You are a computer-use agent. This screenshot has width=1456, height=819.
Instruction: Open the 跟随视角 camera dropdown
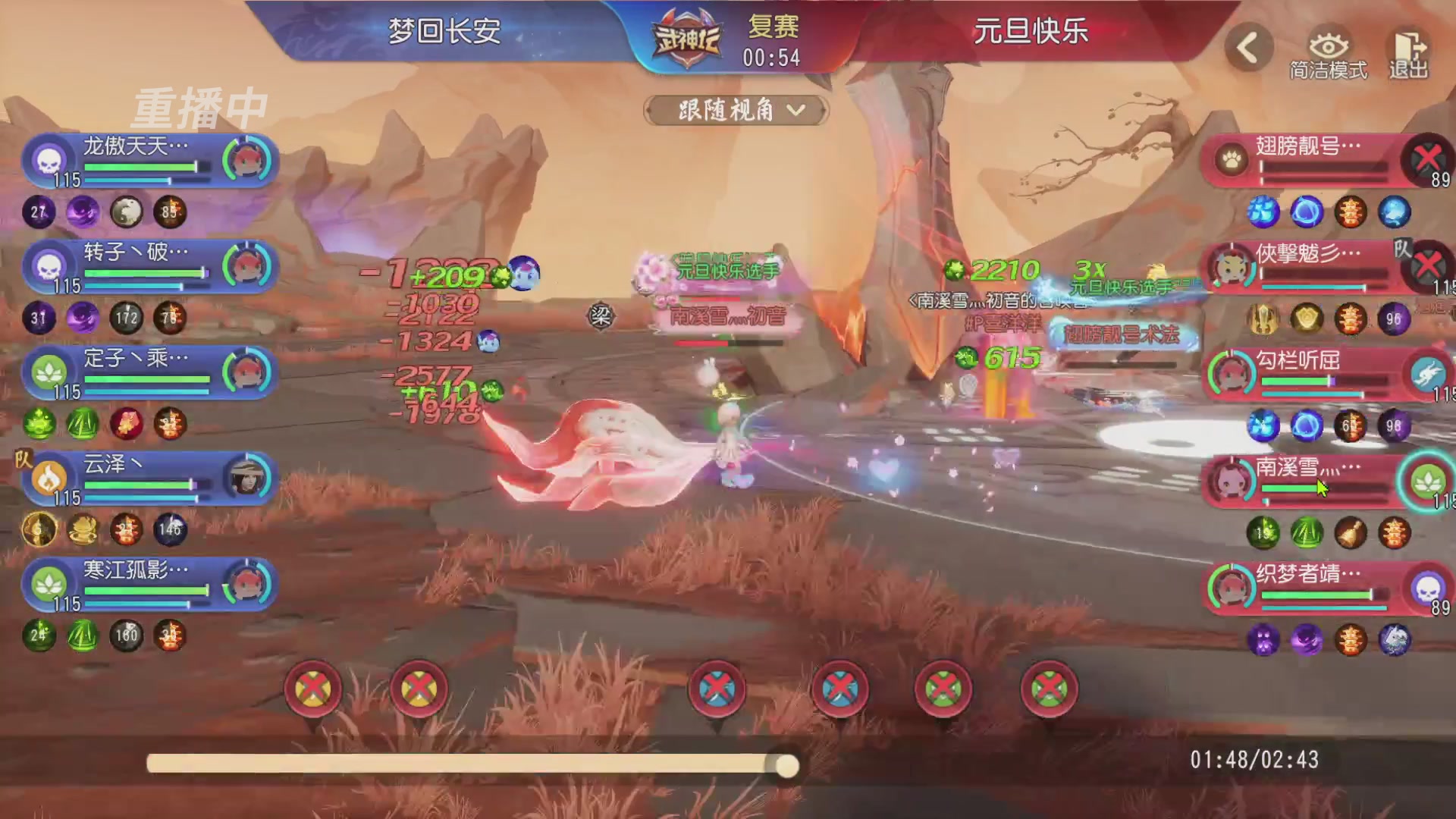[x=733, y=110]
